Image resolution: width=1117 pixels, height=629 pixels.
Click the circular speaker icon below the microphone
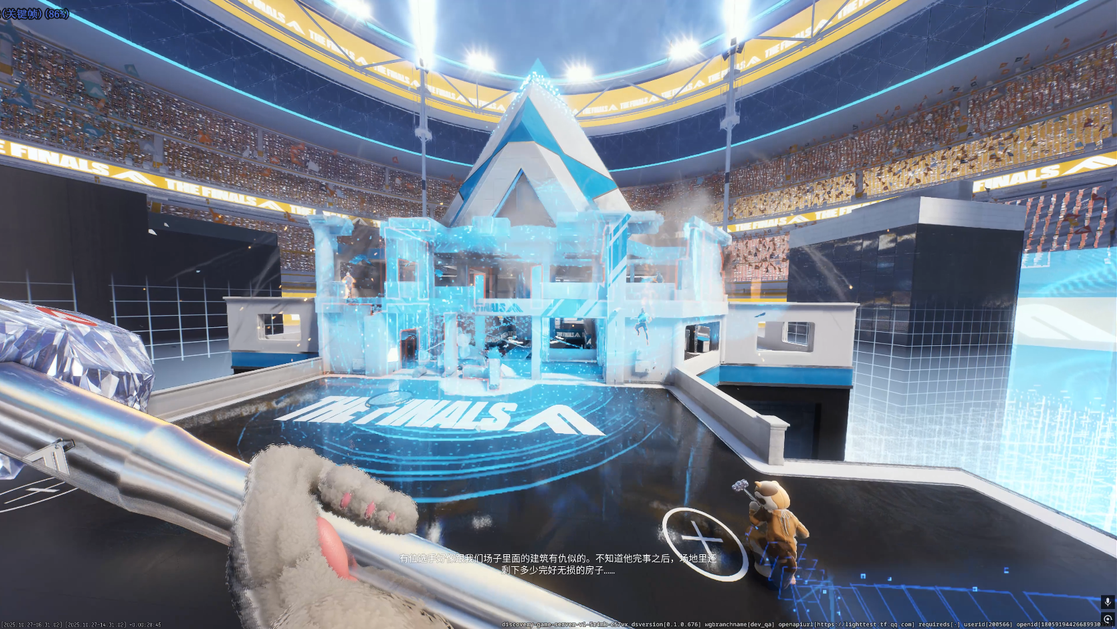pos(1107,621)
